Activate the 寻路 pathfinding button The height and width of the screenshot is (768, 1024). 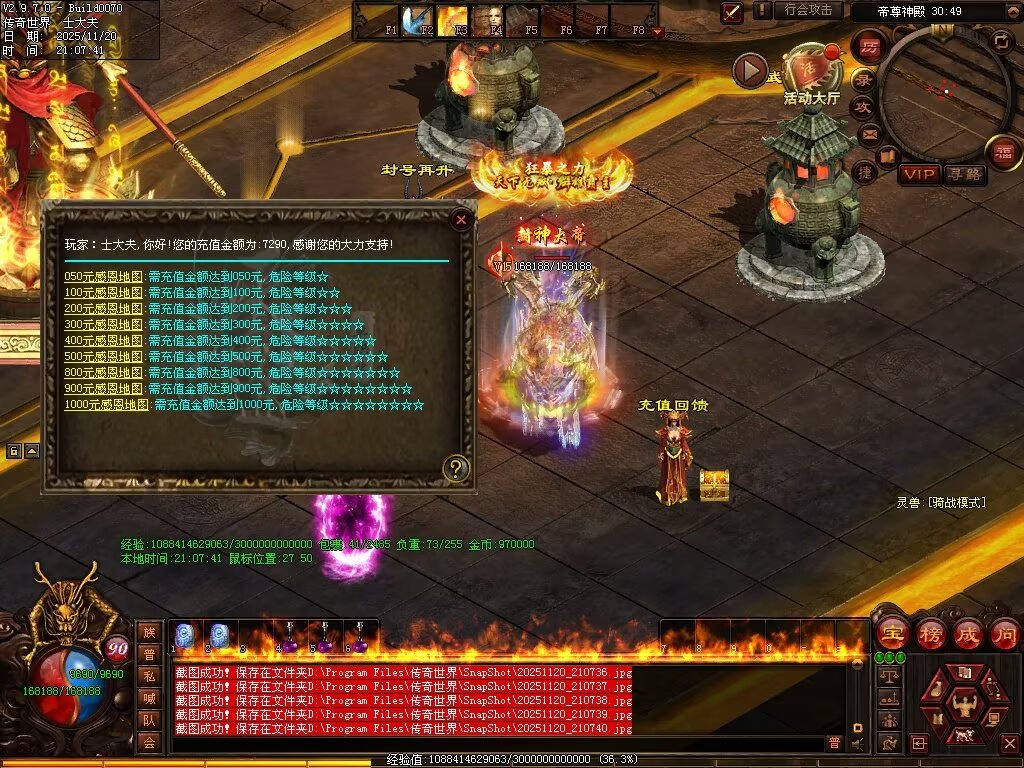point(964,175)
